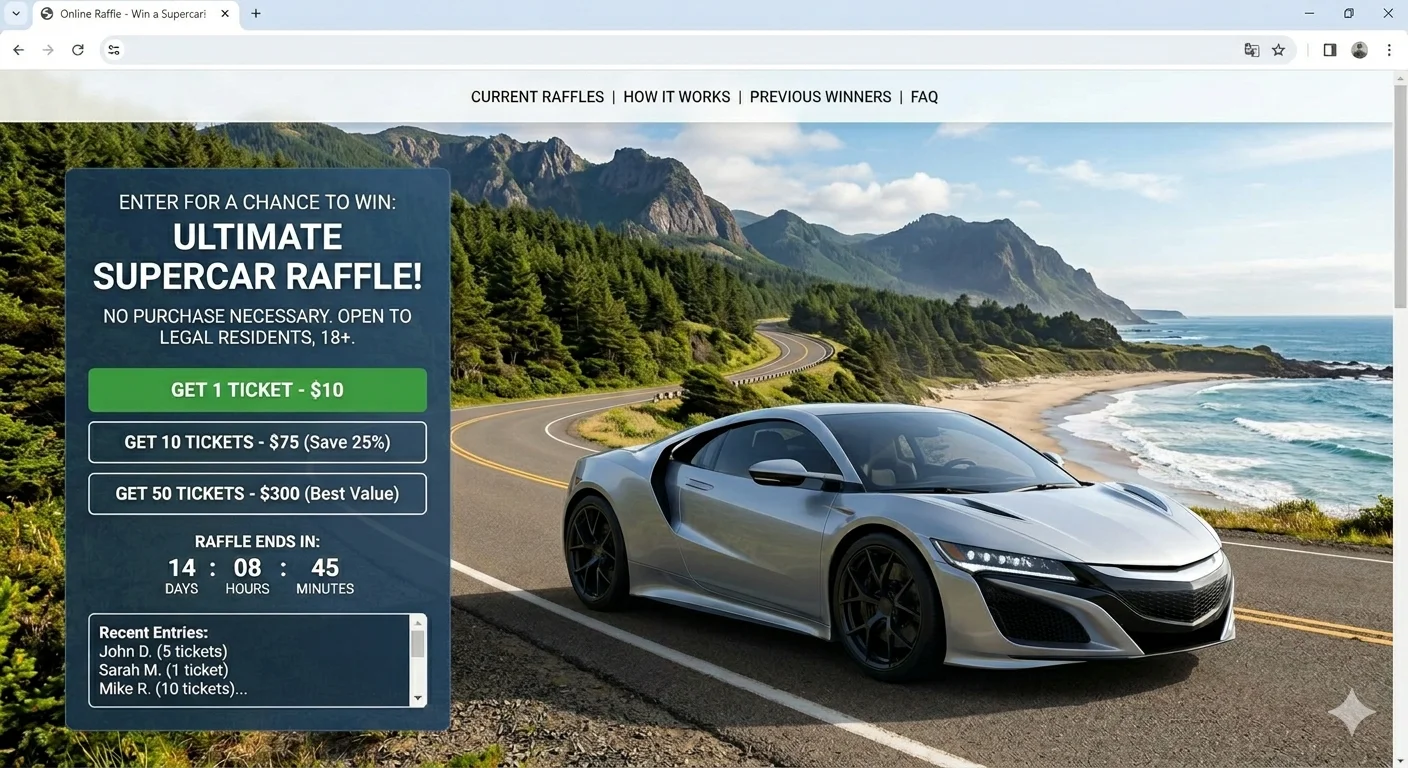Buy one ticket with GET 1 TICKET button
This screenshot has width=1408, height=768.
click(x=257, y=389)
